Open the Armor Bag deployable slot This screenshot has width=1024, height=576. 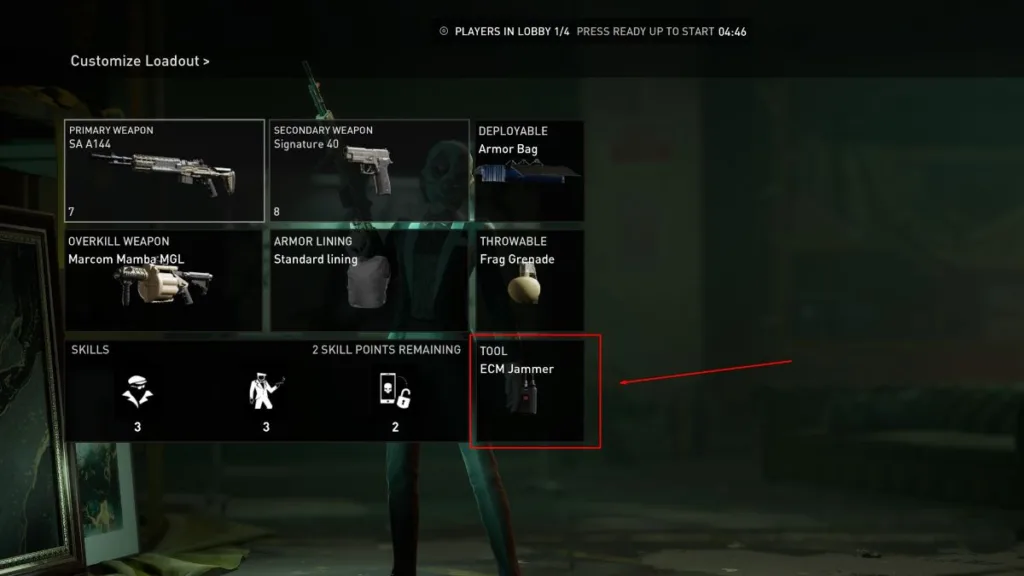[528, 171]
